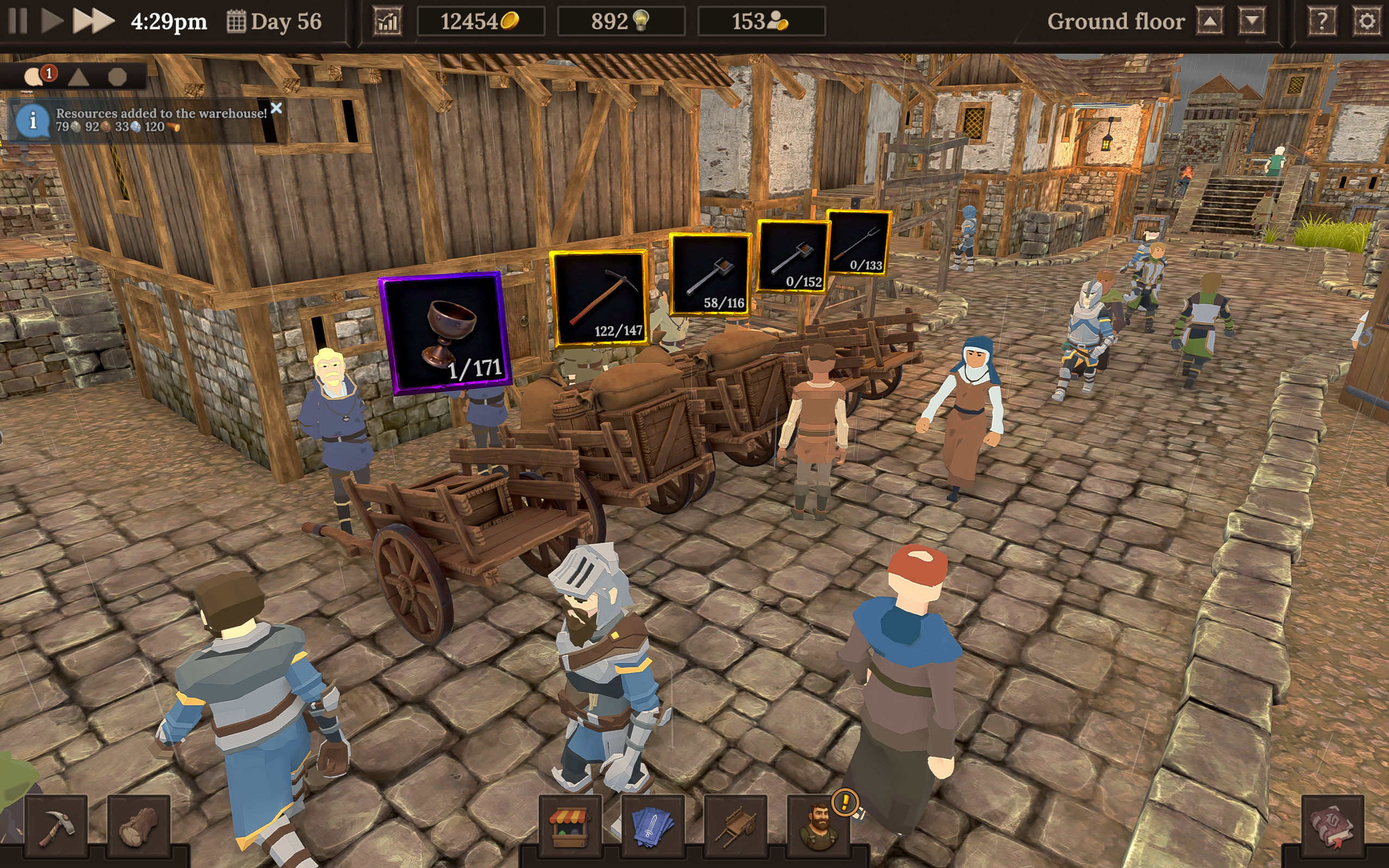Open the gear settings menu
This screenshot has height=868, width=1389.
[x=1367, y=22]
